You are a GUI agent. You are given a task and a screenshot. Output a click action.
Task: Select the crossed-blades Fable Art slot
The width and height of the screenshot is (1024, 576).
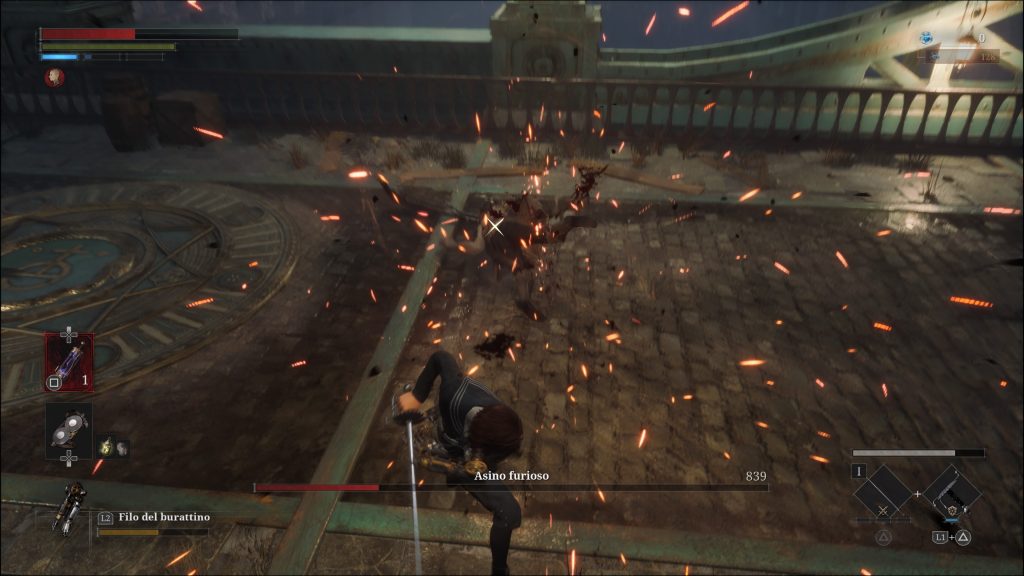coord(884,496)
